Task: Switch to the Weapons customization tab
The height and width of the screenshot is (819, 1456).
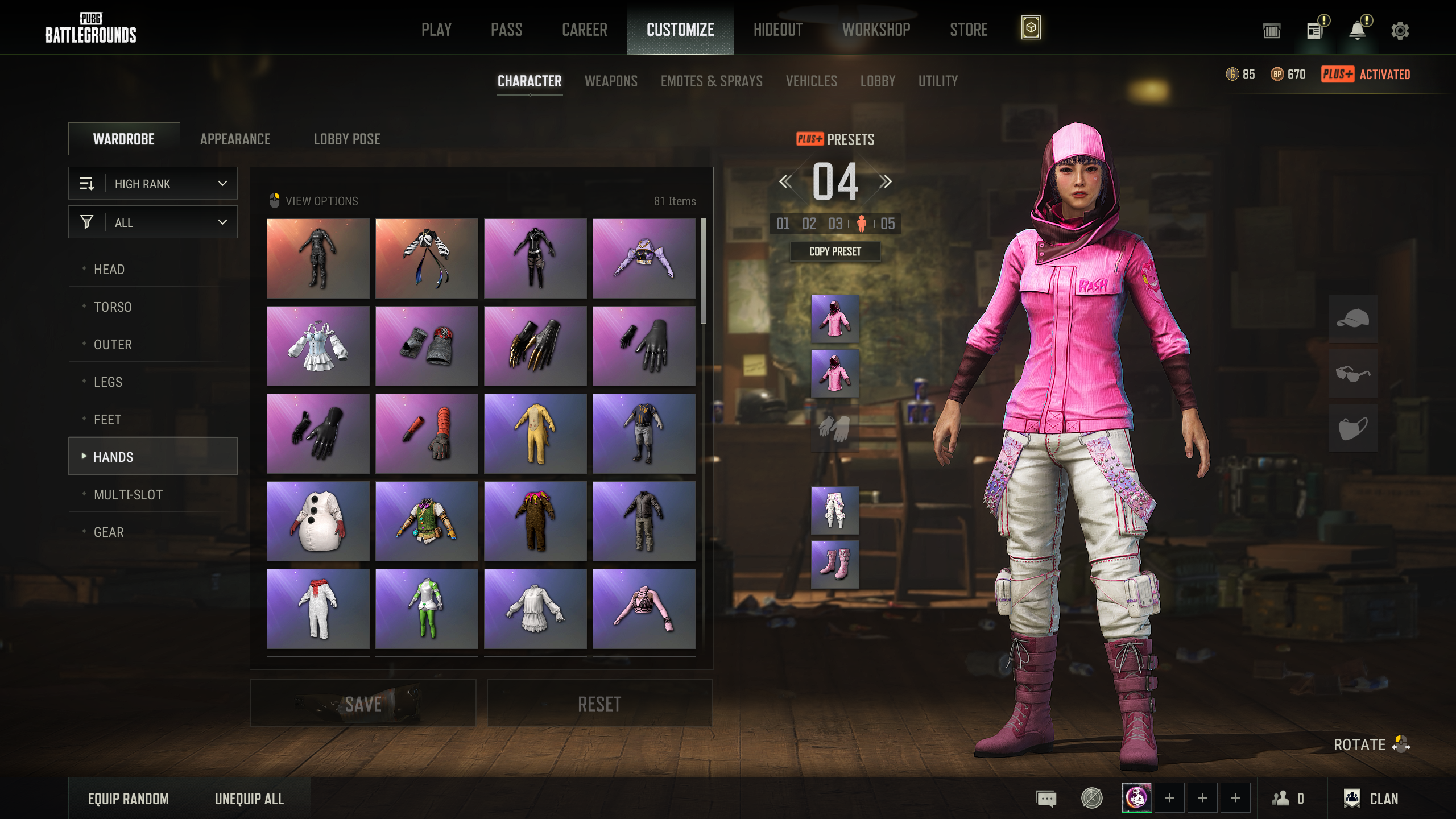Action: click(x=611, y=81)
